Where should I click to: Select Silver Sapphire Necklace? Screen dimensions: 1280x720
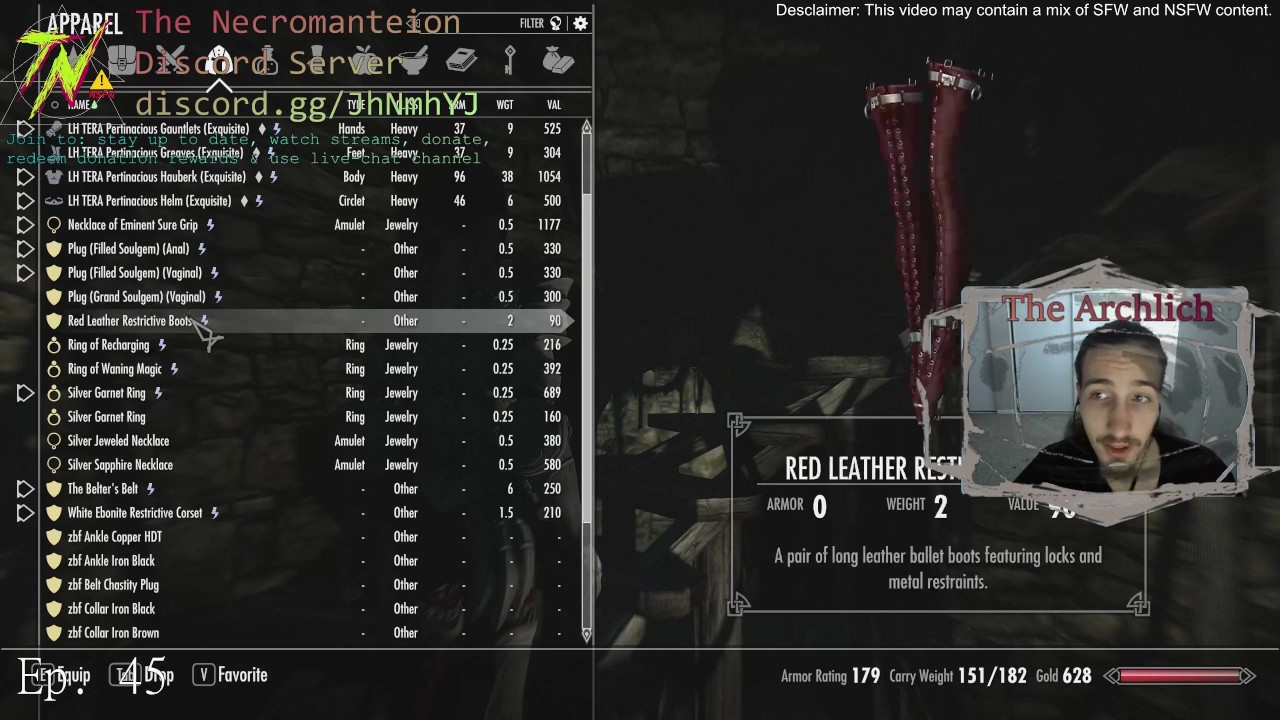(x=120, y=465)
